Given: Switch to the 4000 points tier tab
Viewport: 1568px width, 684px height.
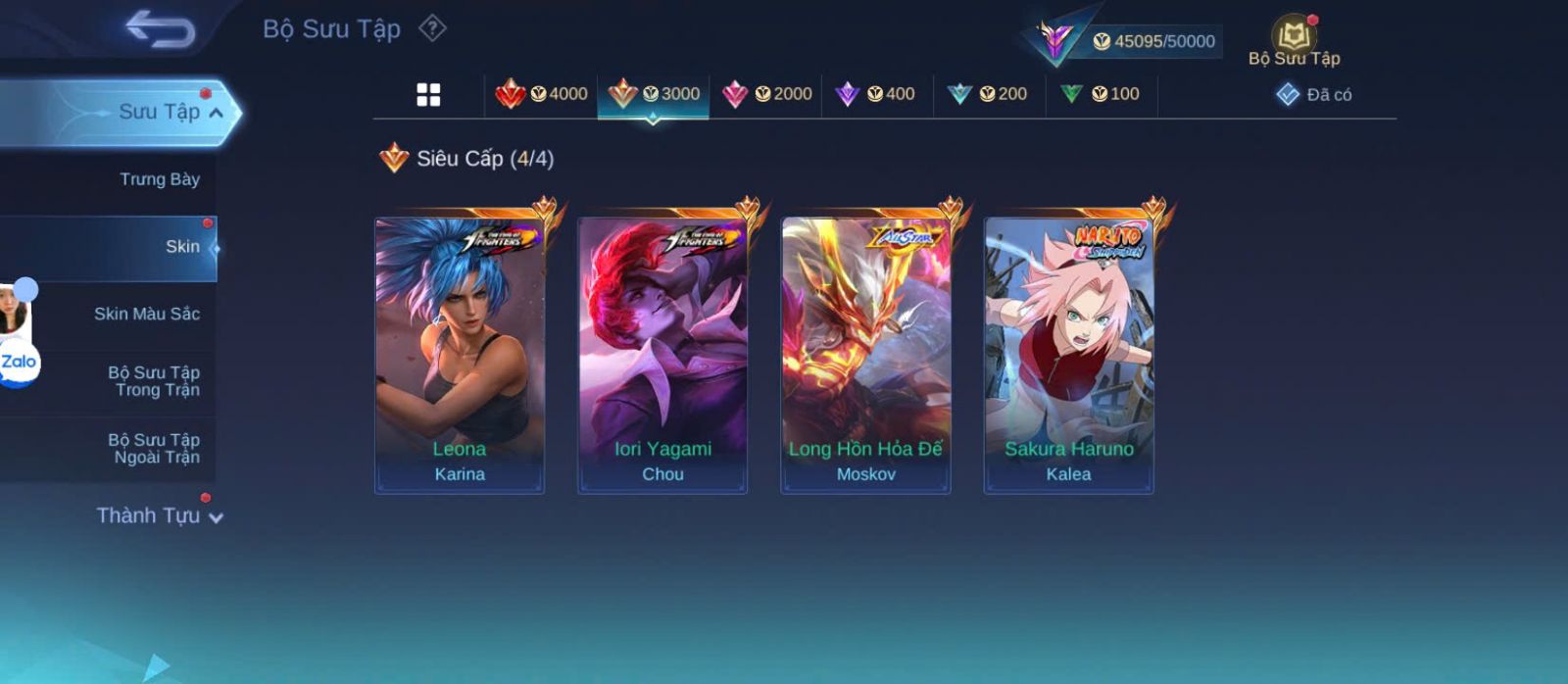Looking at the screenshot, I should pos(541,94).
